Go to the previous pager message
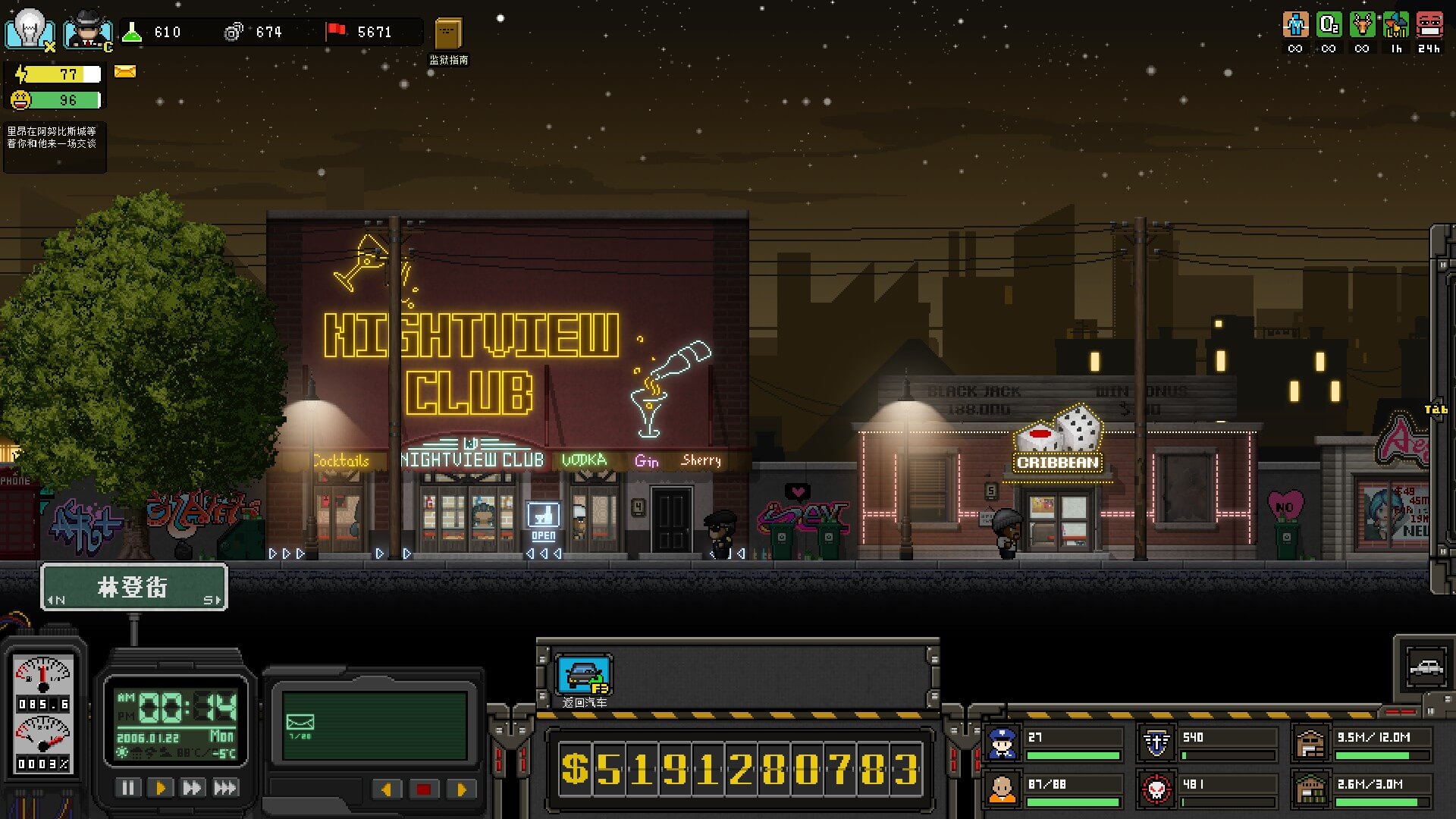This screenshot has width=1456, height=819. coord(387,789)
